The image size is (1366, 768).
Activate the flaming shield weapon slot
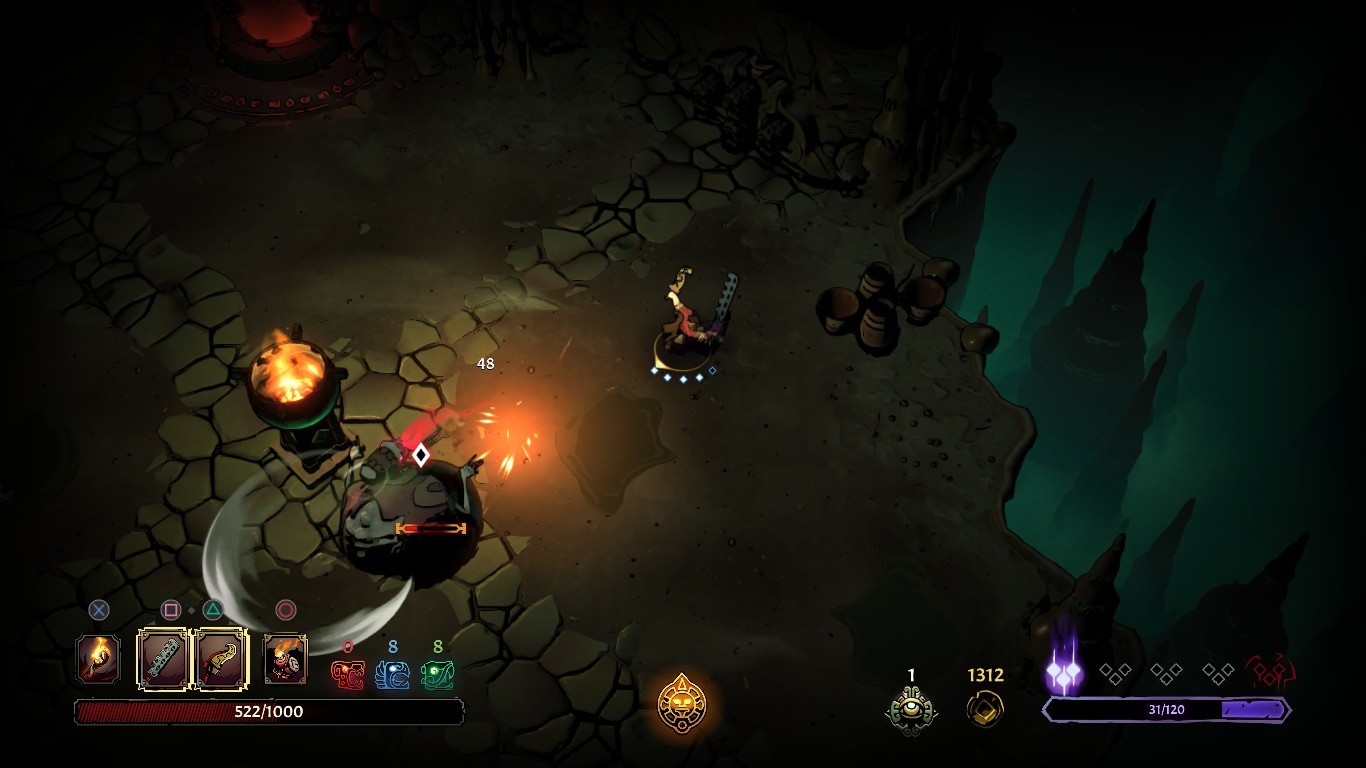click(x=285, y=659)
